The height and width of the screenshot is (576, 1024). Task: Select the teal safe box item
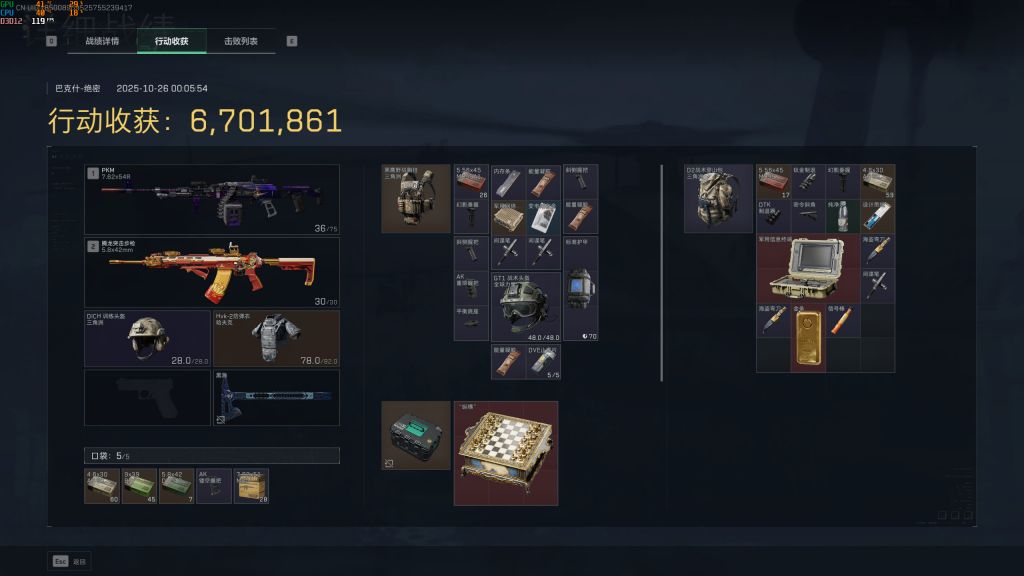[416, 435]
